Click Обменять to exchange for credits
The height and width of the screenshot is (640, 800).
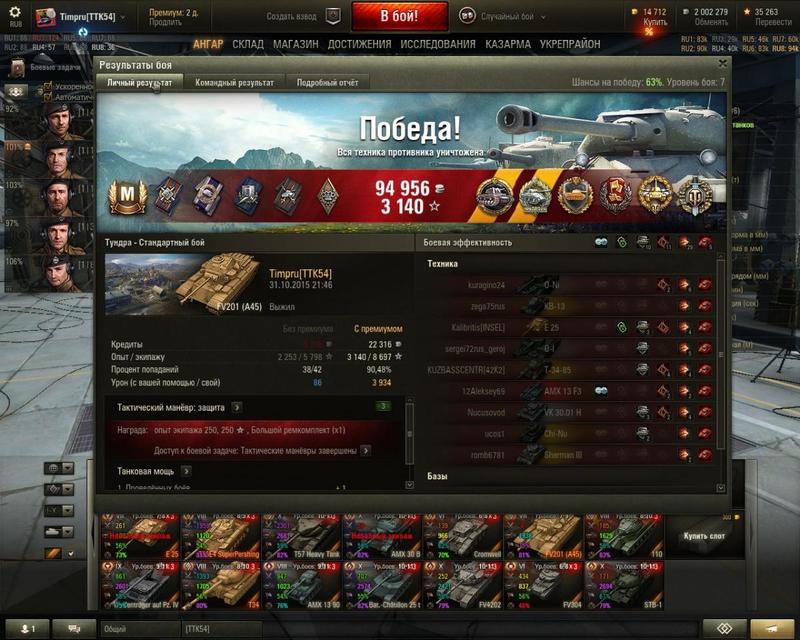click(711, 22)
